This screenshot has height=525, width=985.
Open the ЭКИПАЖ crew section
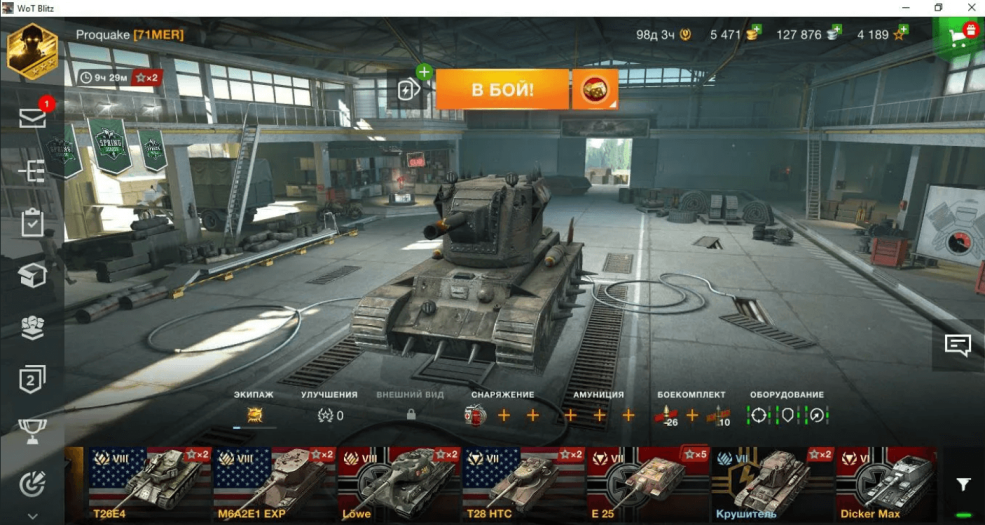pos(254,408)
